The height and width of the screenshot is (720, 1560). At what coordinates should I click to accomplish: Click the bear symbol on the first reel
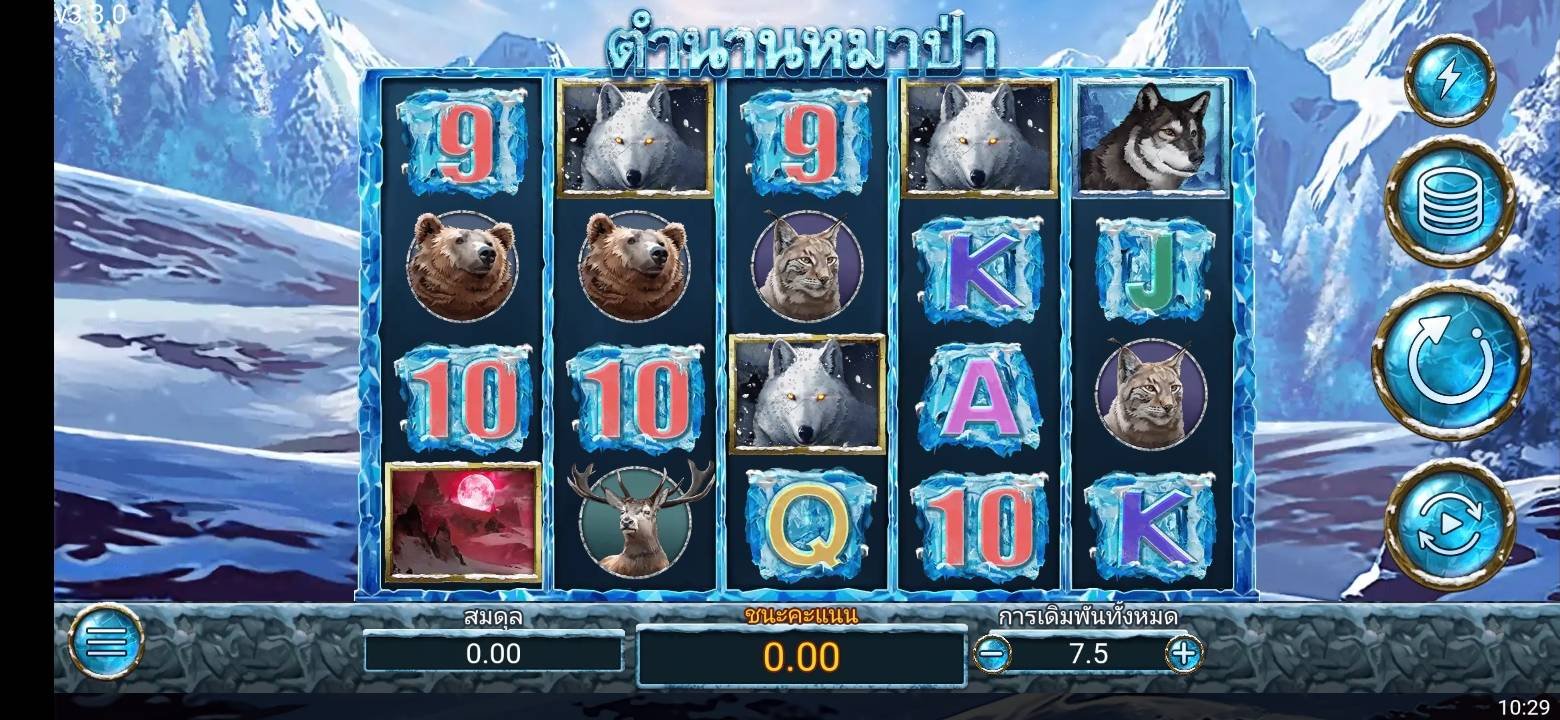tap(462, 266)
